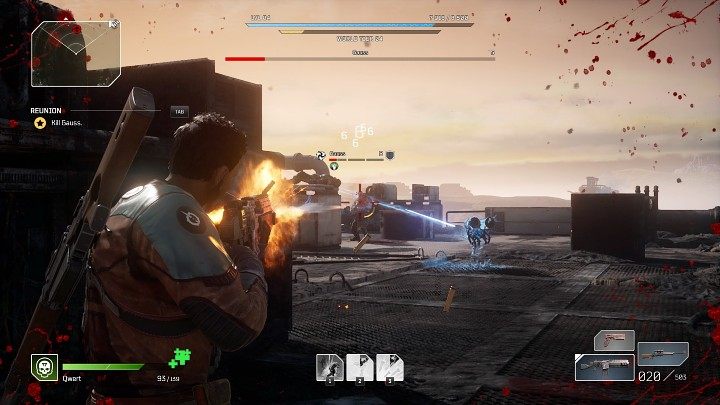Click the skull class portrait icon

pyautogui.click(x=43, y=367)
